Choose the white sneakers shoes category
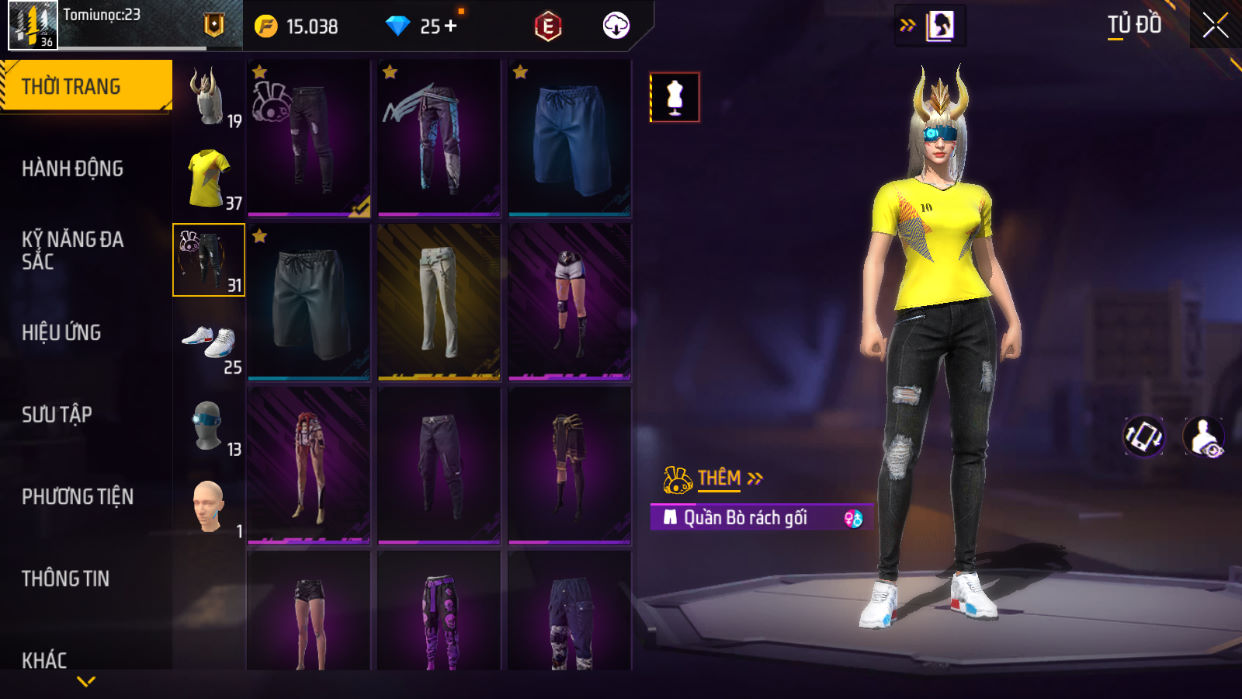The height and width of the screenshot is (699, 1242). (209, 342)
